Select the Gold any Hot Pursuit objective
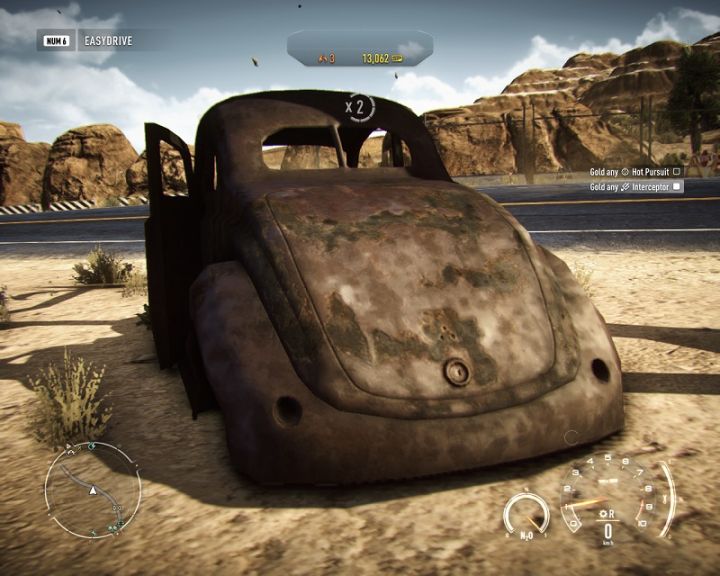This screenshot has height=576, width=720. tap(635, 171)
